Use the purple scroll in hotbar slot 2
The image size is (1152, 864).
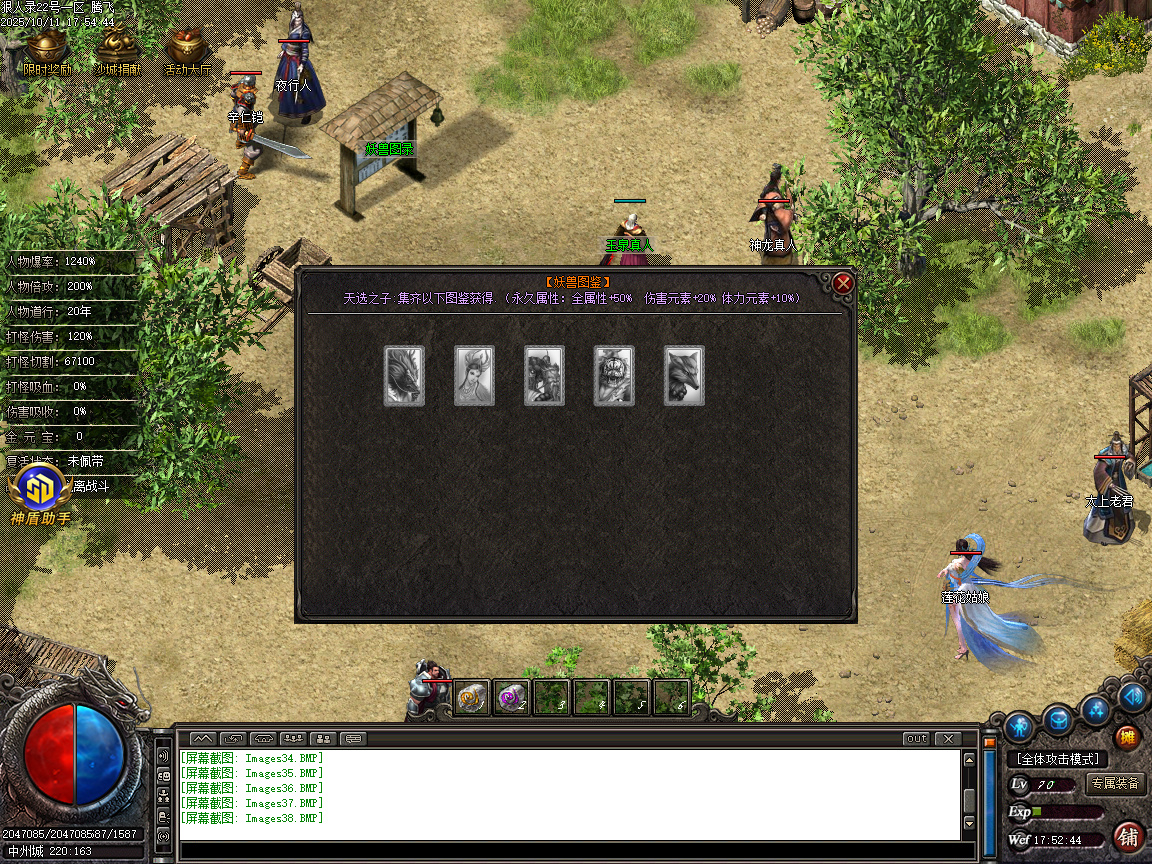512,698
